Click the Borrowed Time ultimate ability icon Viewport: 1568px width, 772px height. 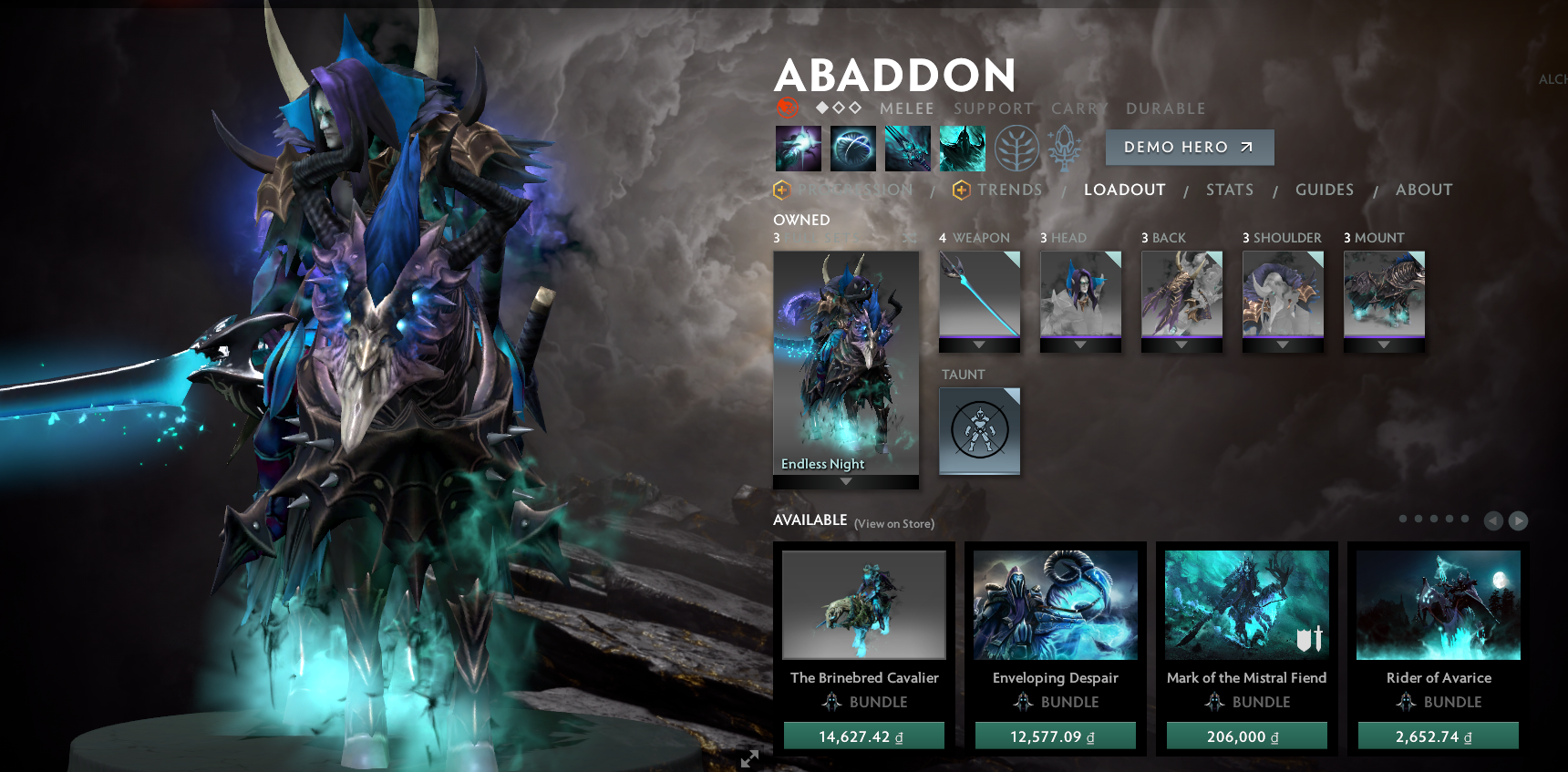click(962, 148)
